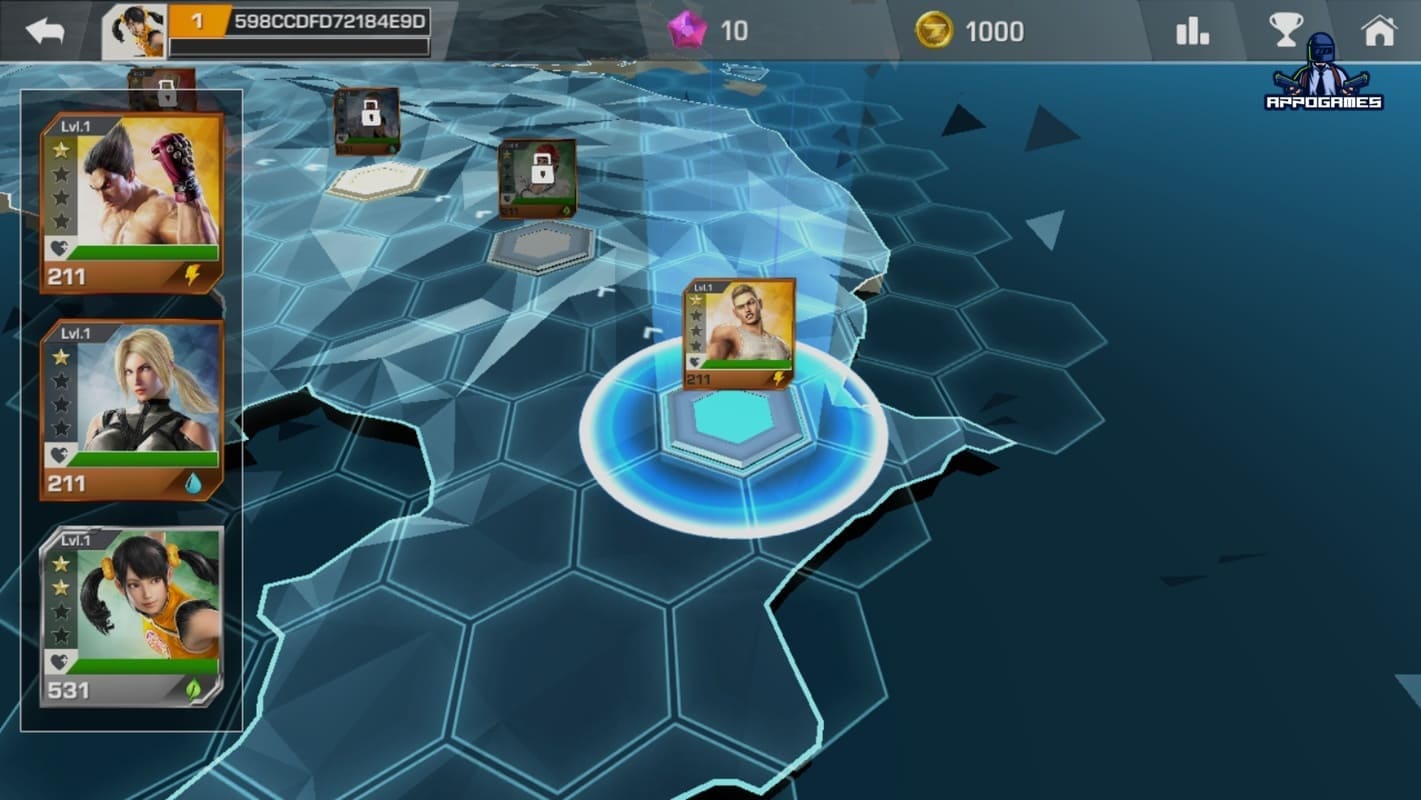
Task: Go back with the arrow button
Action: click(44, 31)
